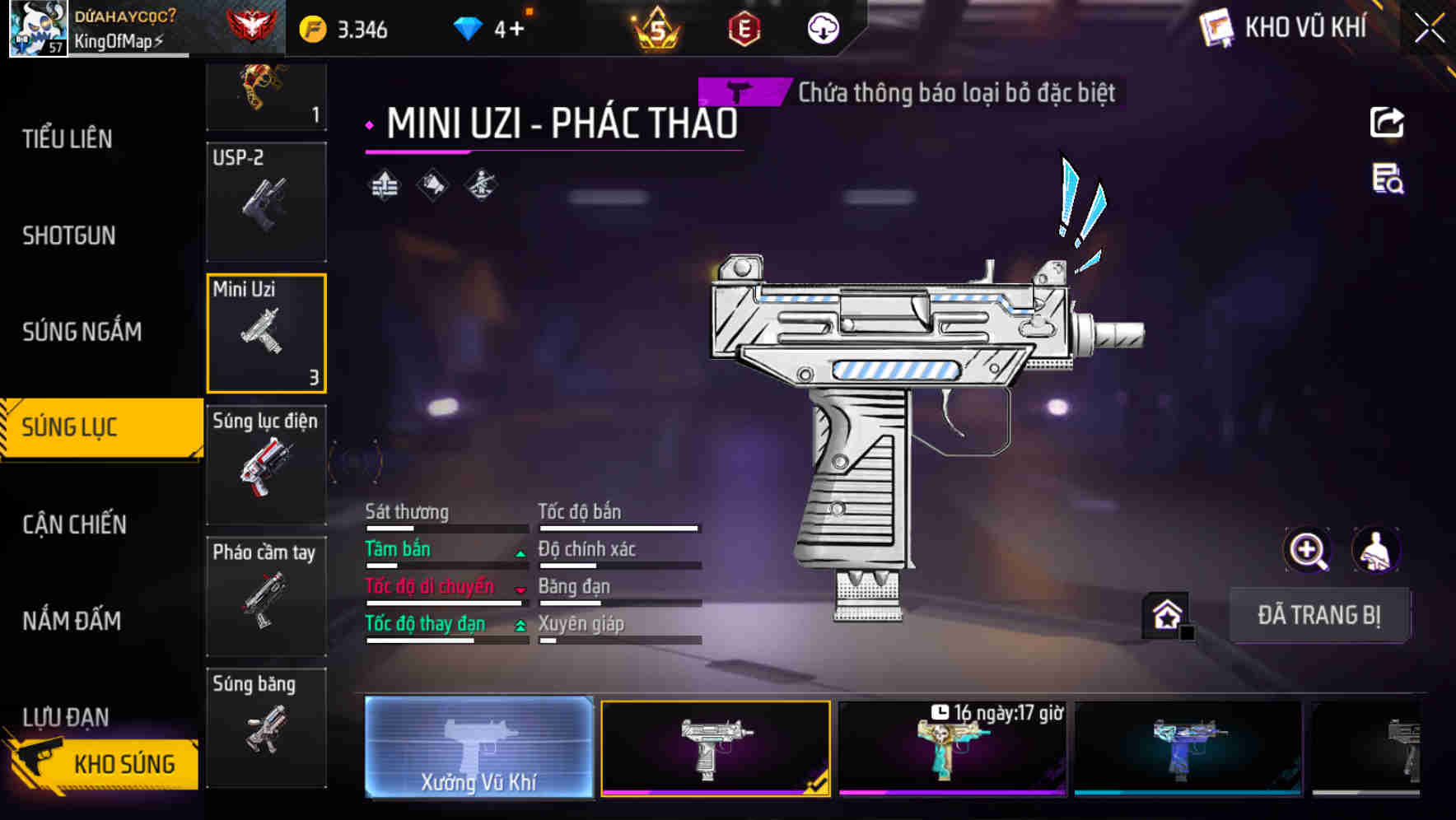This screenshot has height=820, width=1456.
Task: Open the Shotgun weapon category
Action: click(69, 235)
